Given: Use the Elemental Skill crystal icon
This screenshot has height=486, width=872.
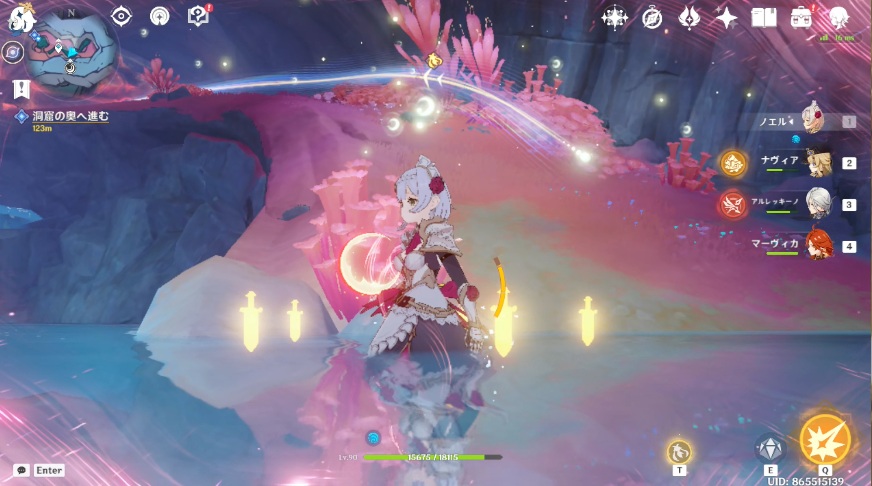Looking at the screenshot, I should click(769, 449).
